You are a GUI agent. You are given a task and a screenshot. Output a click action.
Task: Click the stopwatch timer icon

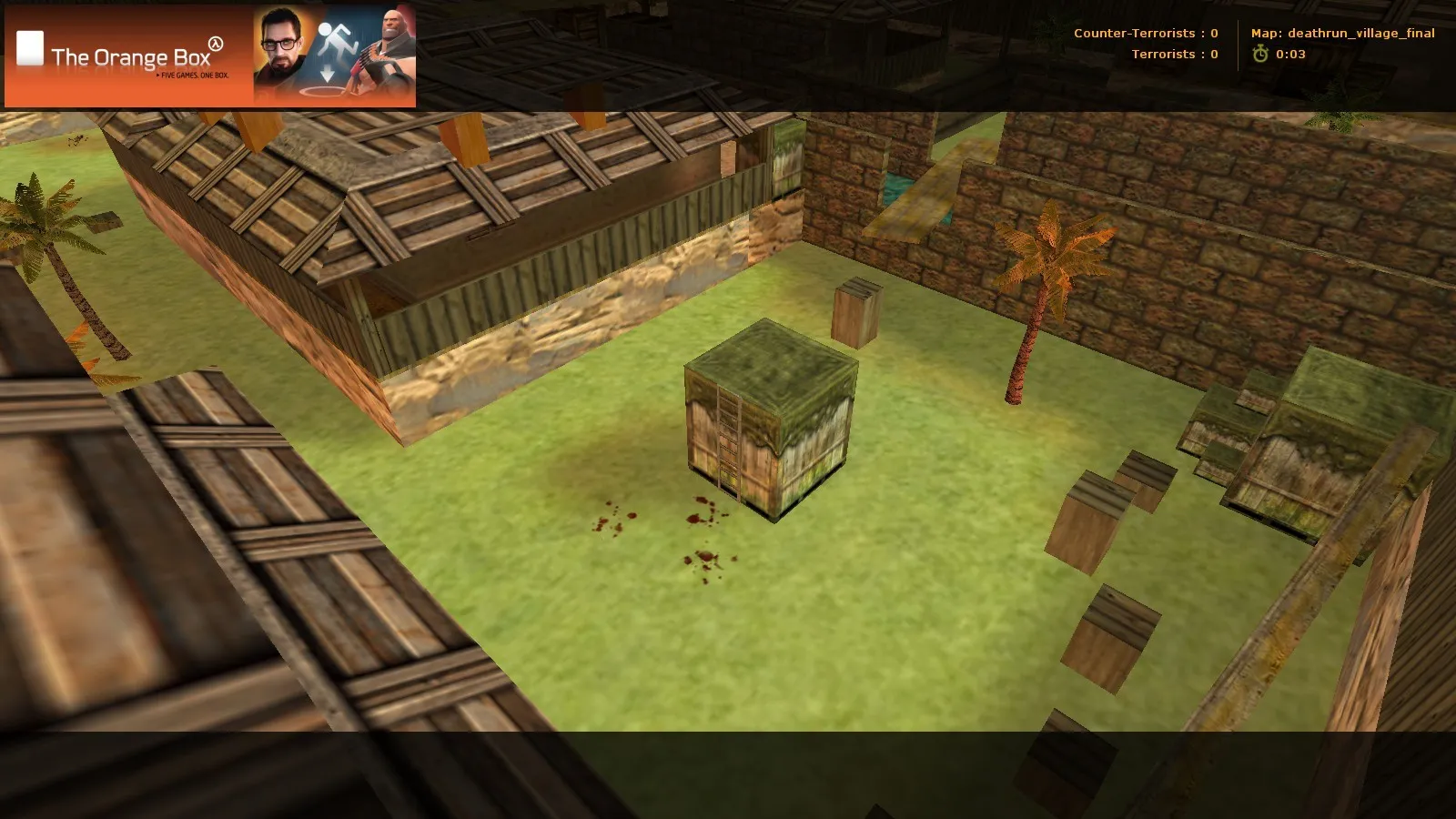[x=1259, y=54]
